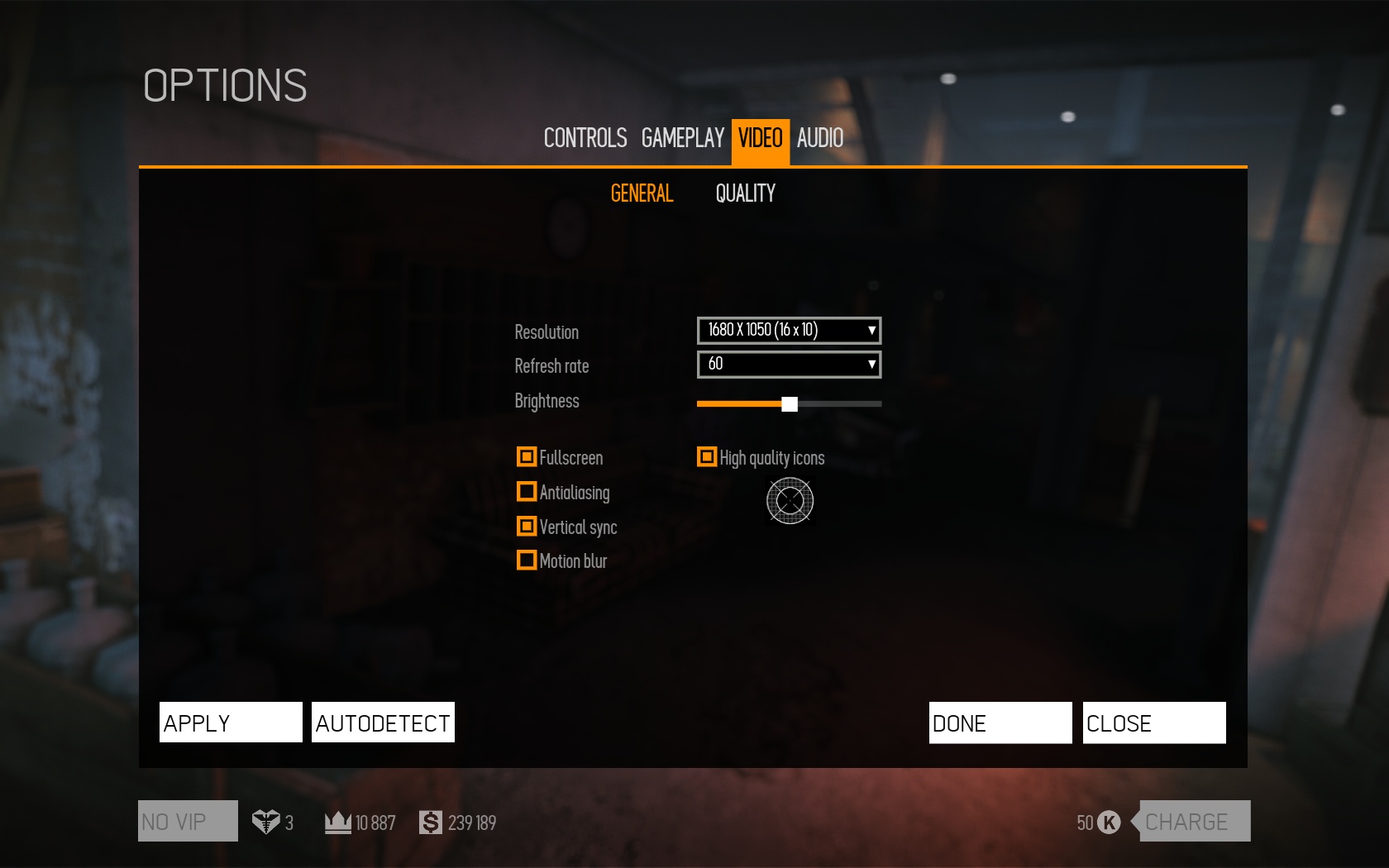Toggle High quality icons checkbox
Screen dimensions: 1389x868
tap(707, 457)
